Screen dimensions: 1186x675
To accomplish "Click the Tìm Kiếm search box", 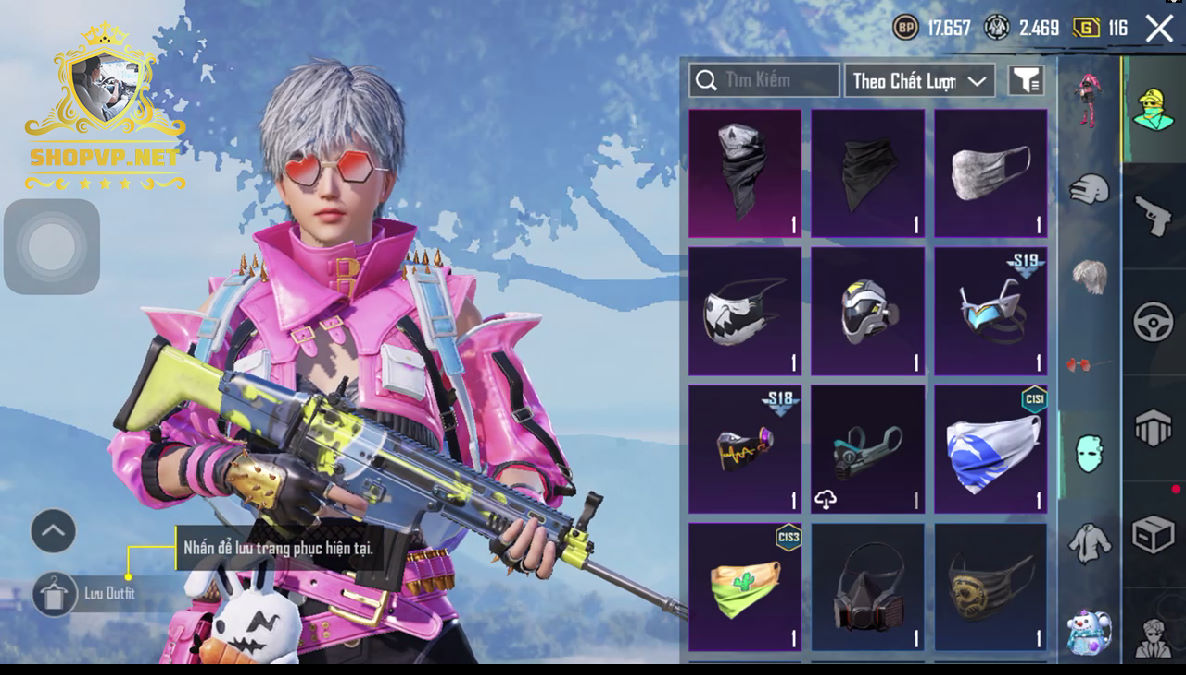I will pos(765,80).
